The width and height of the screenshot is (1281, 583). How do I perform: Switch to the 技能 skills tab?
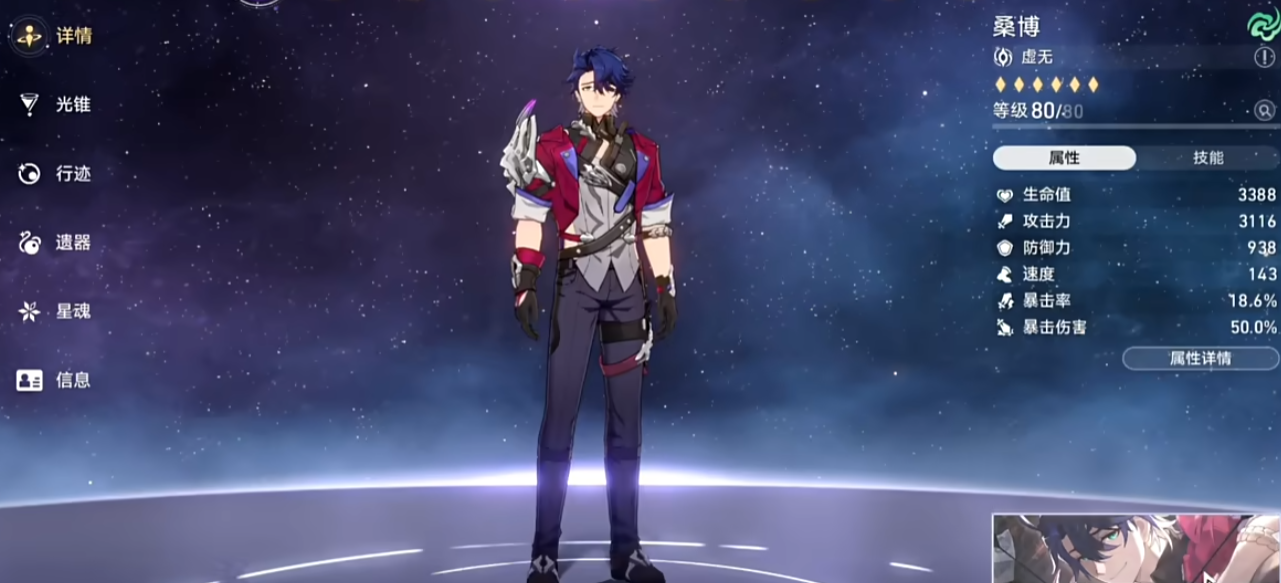click(x=1208, y=158)
